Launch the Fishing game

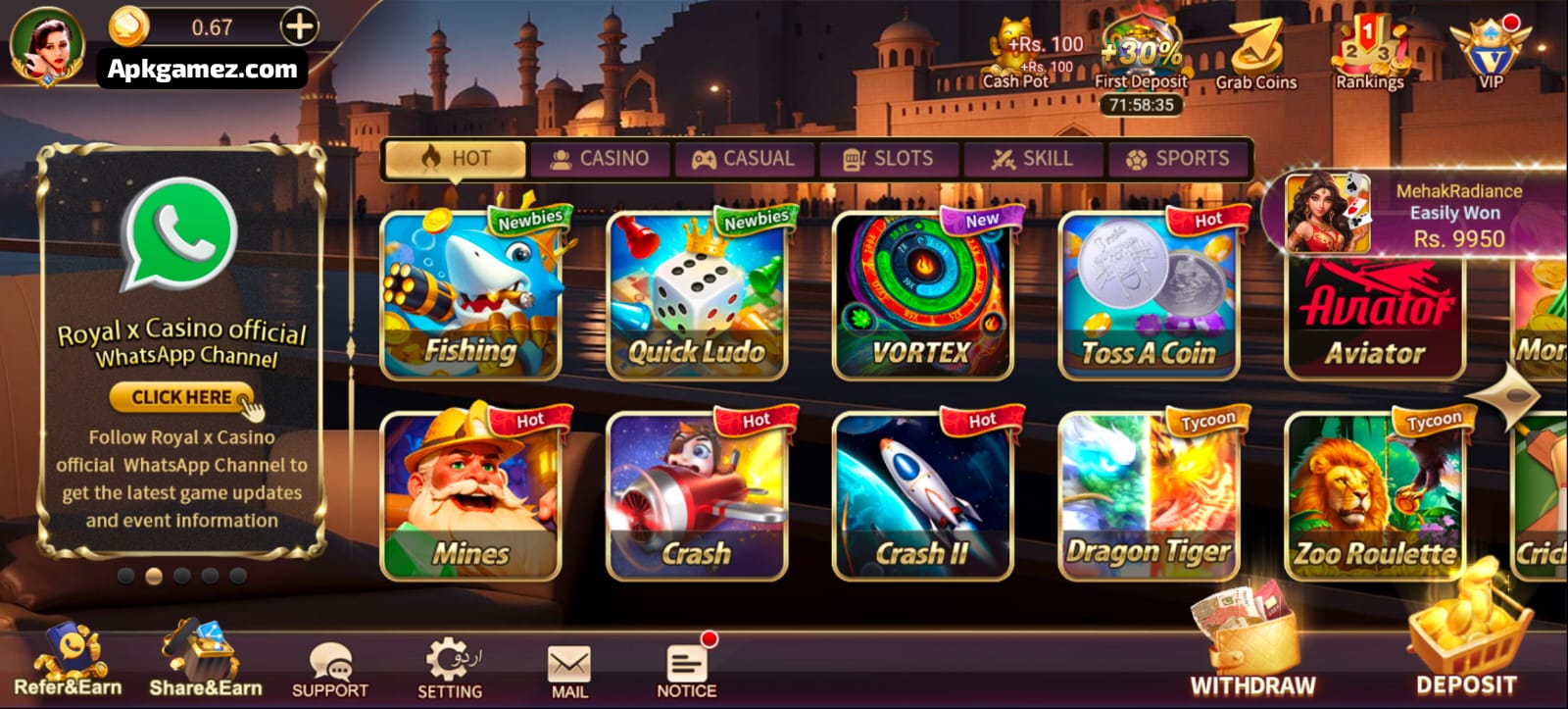[470, 295]
